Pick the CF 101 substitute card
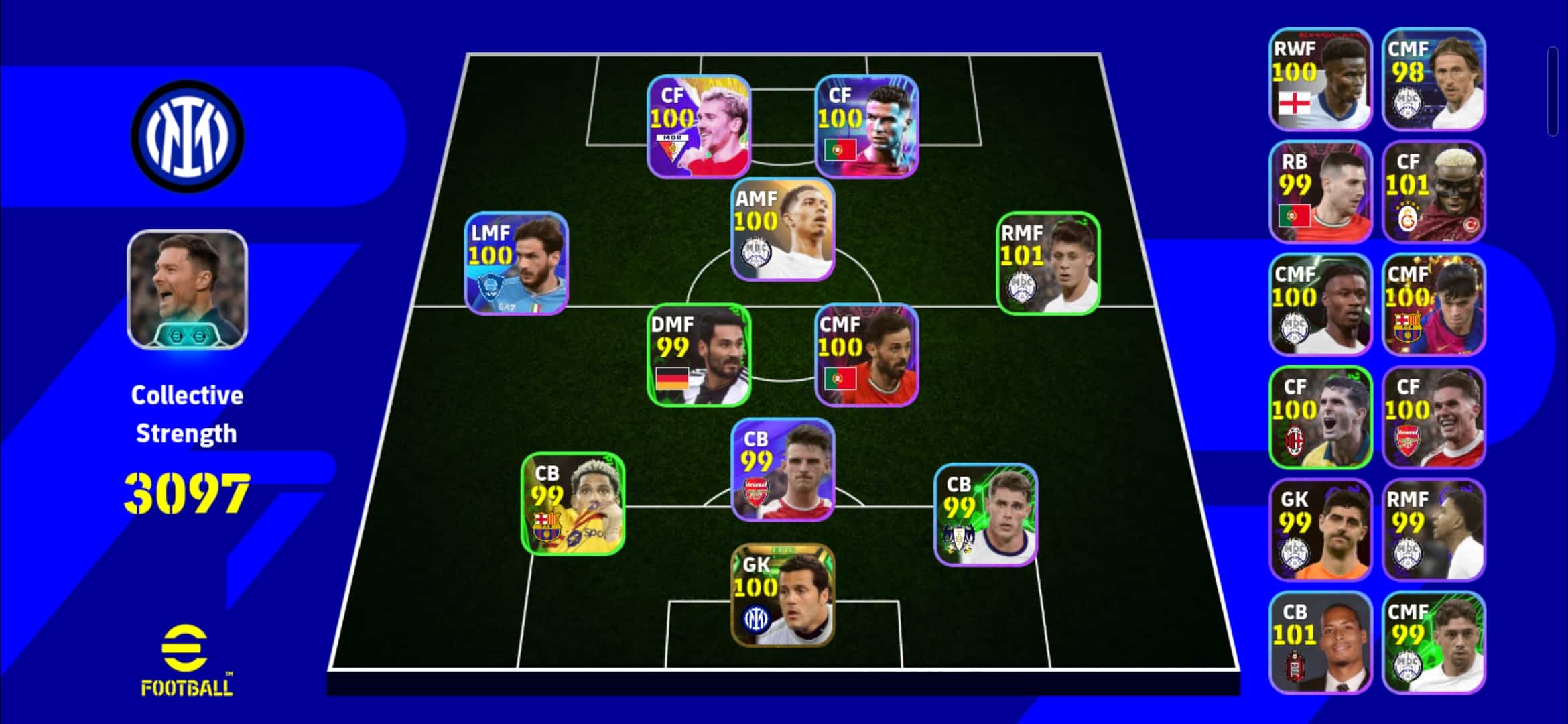 point(1433,192)
